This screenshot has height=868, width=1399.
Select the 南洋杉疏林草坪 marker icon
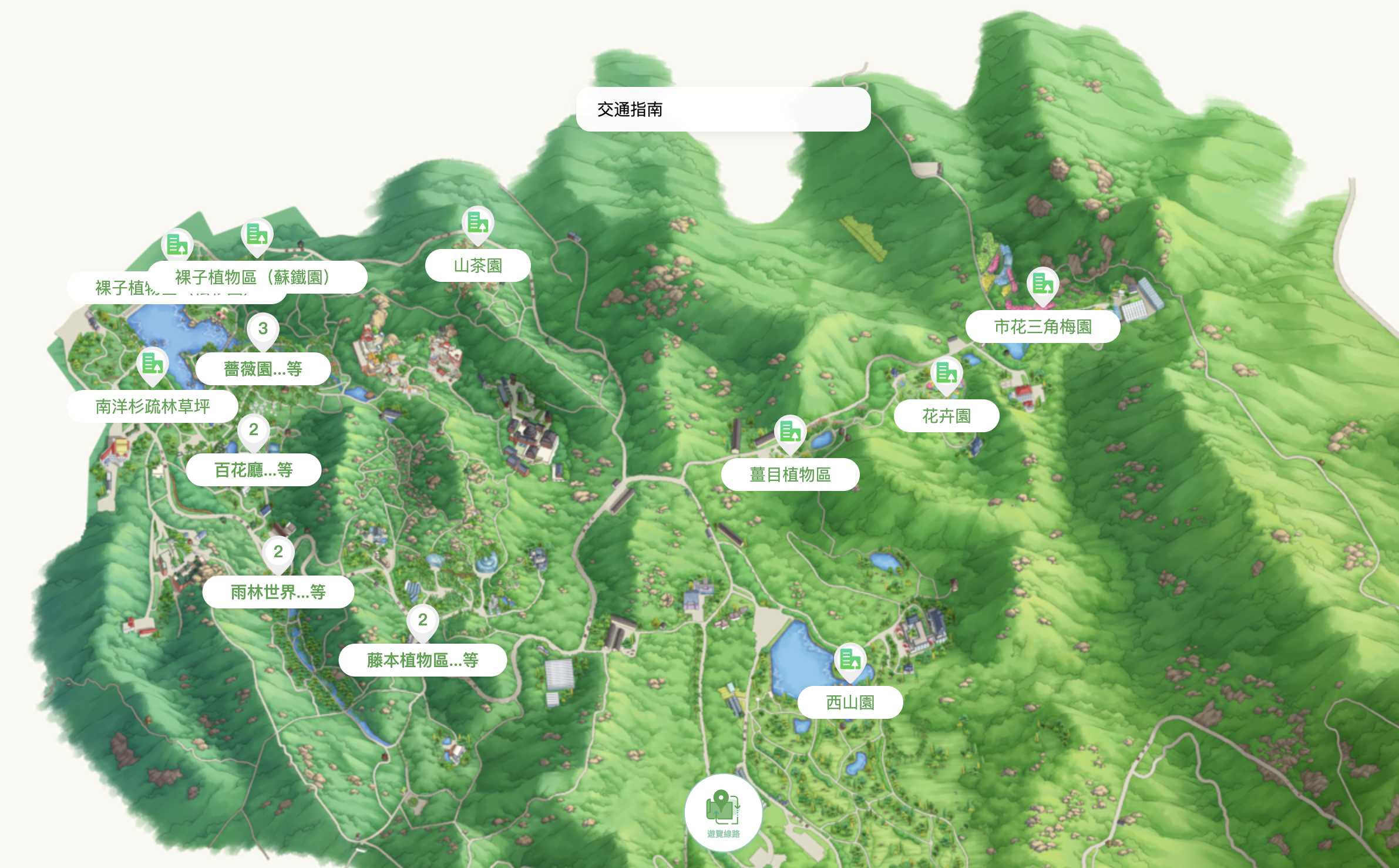coord(152,365)
